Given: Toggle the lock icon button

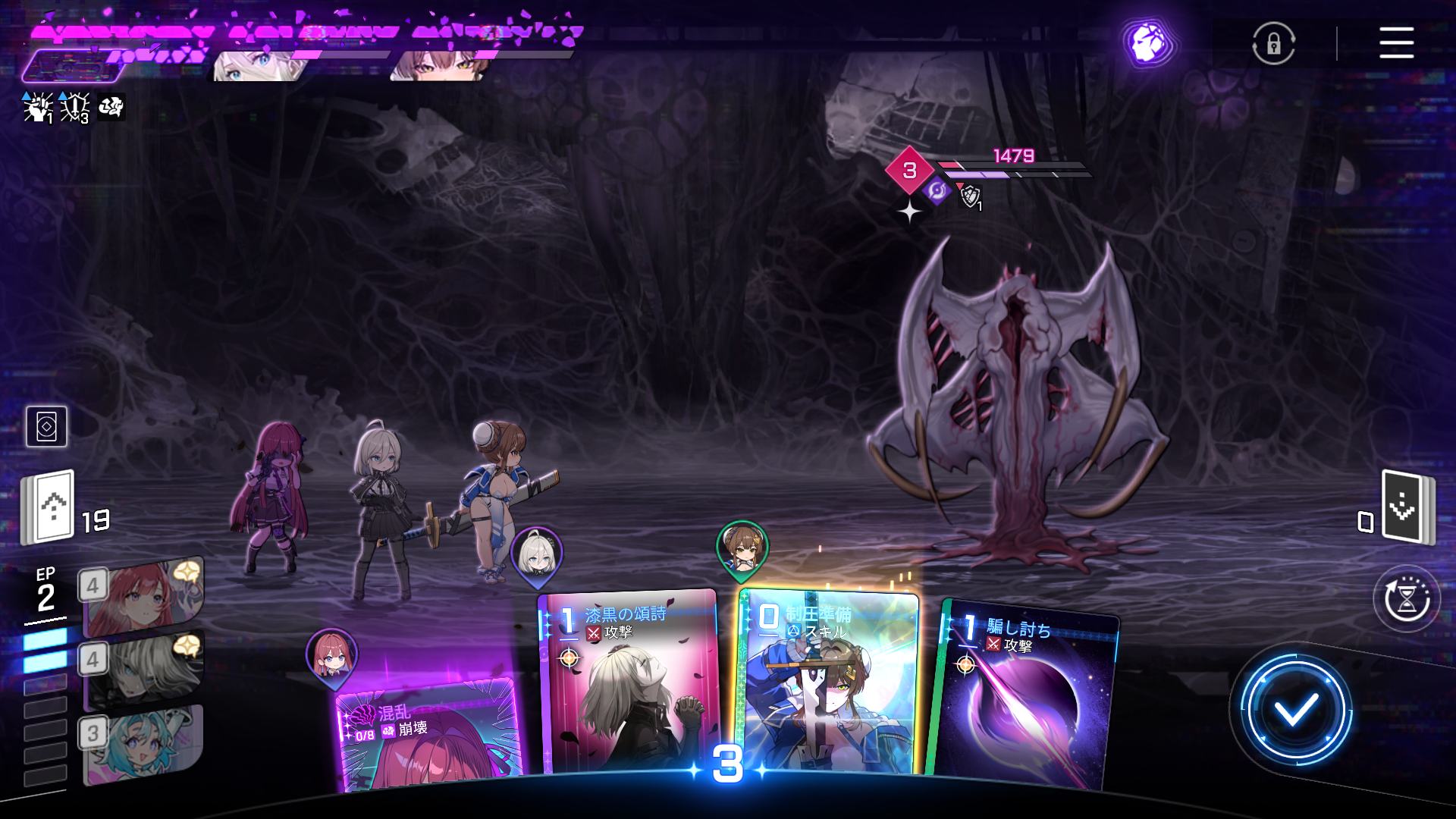Looking at the screenshot, I should click(x=1273, y=43).
